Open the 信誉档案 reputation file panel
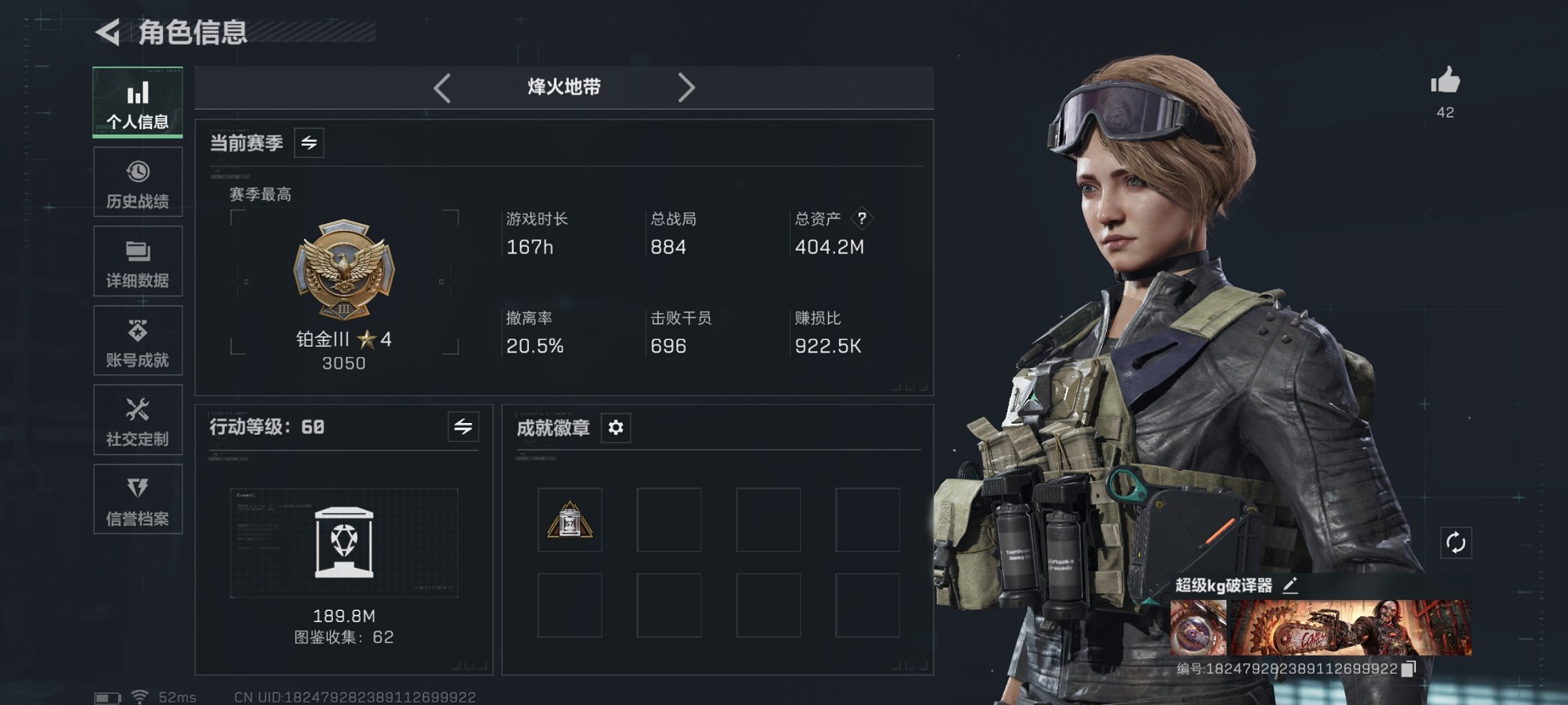The height and width of the screenshot is (705, 1568). tap(137, 499)
